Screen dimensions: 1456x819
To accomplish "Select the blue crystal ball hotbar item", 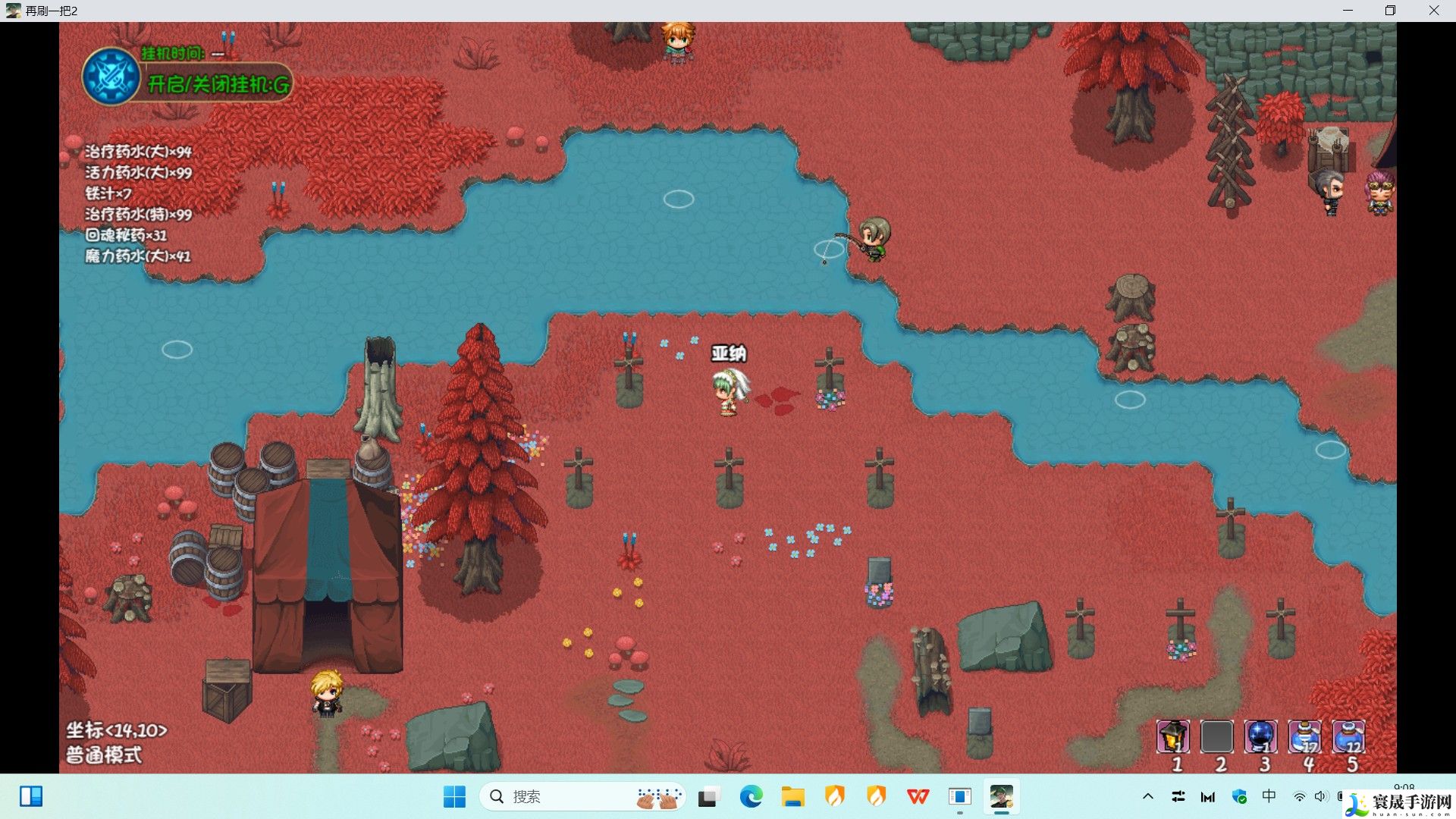I will point(1260,736).
